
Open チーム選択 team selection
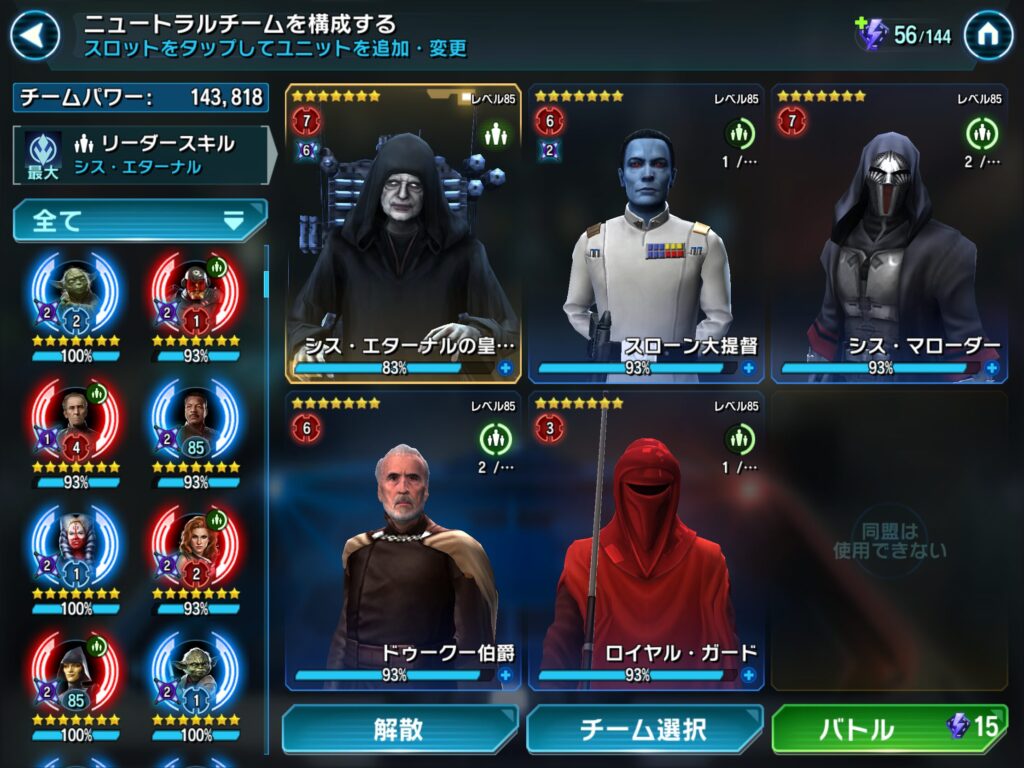click(643, 729)
